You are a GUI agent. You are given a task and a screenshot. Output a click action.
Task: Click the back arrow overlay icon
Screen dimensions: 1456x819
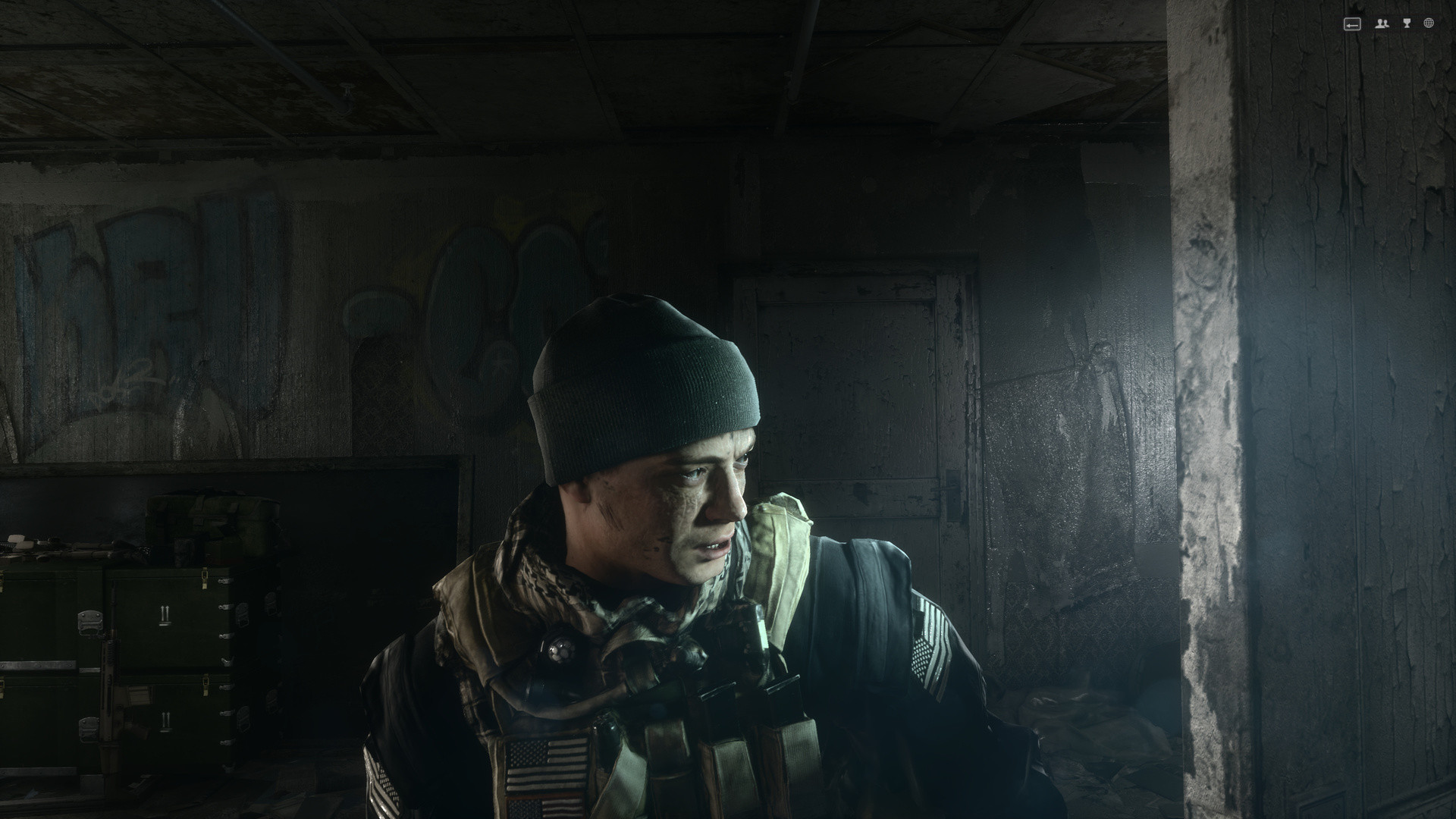point(1352,24)
